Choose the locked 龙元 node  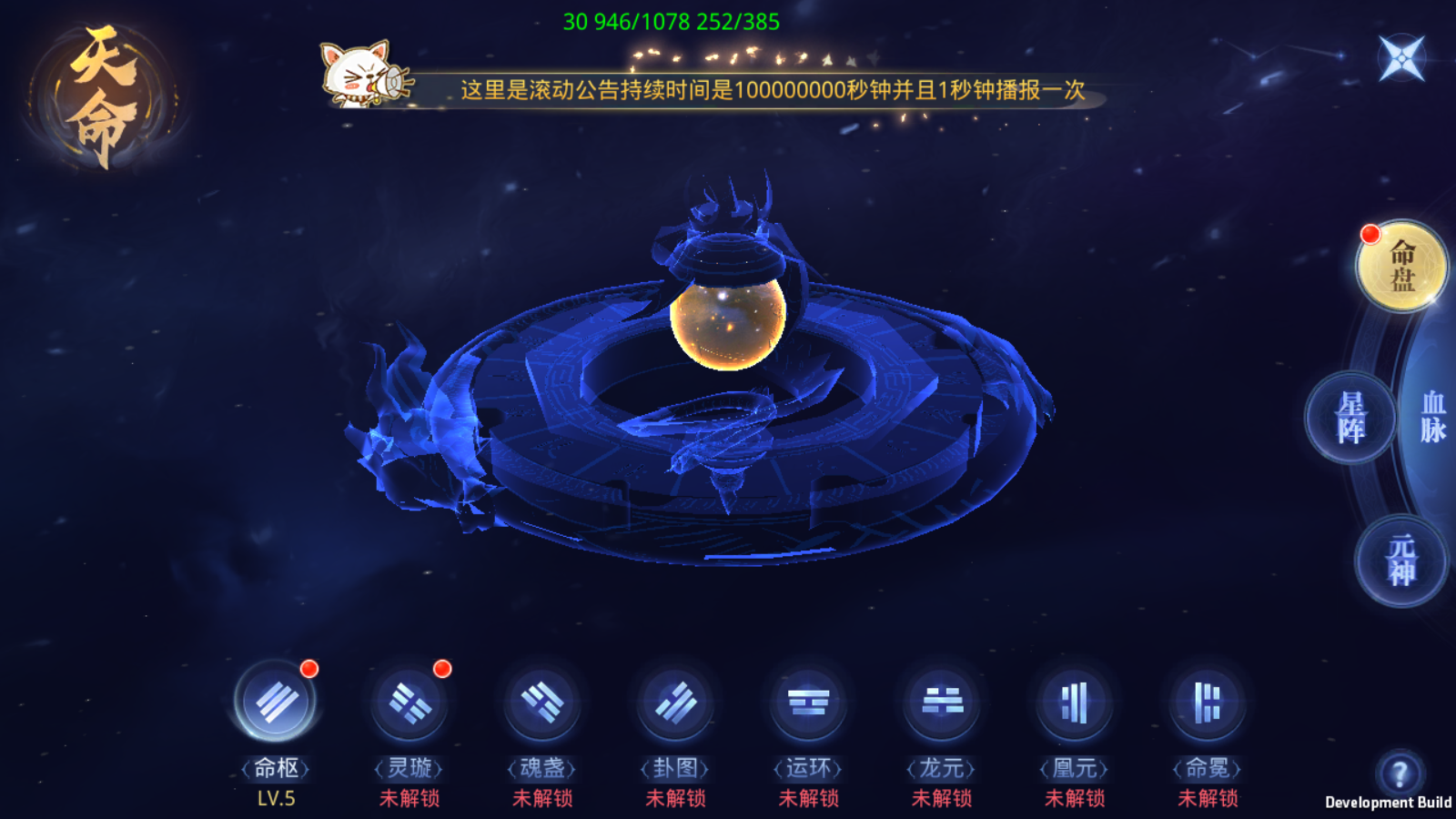942,703
